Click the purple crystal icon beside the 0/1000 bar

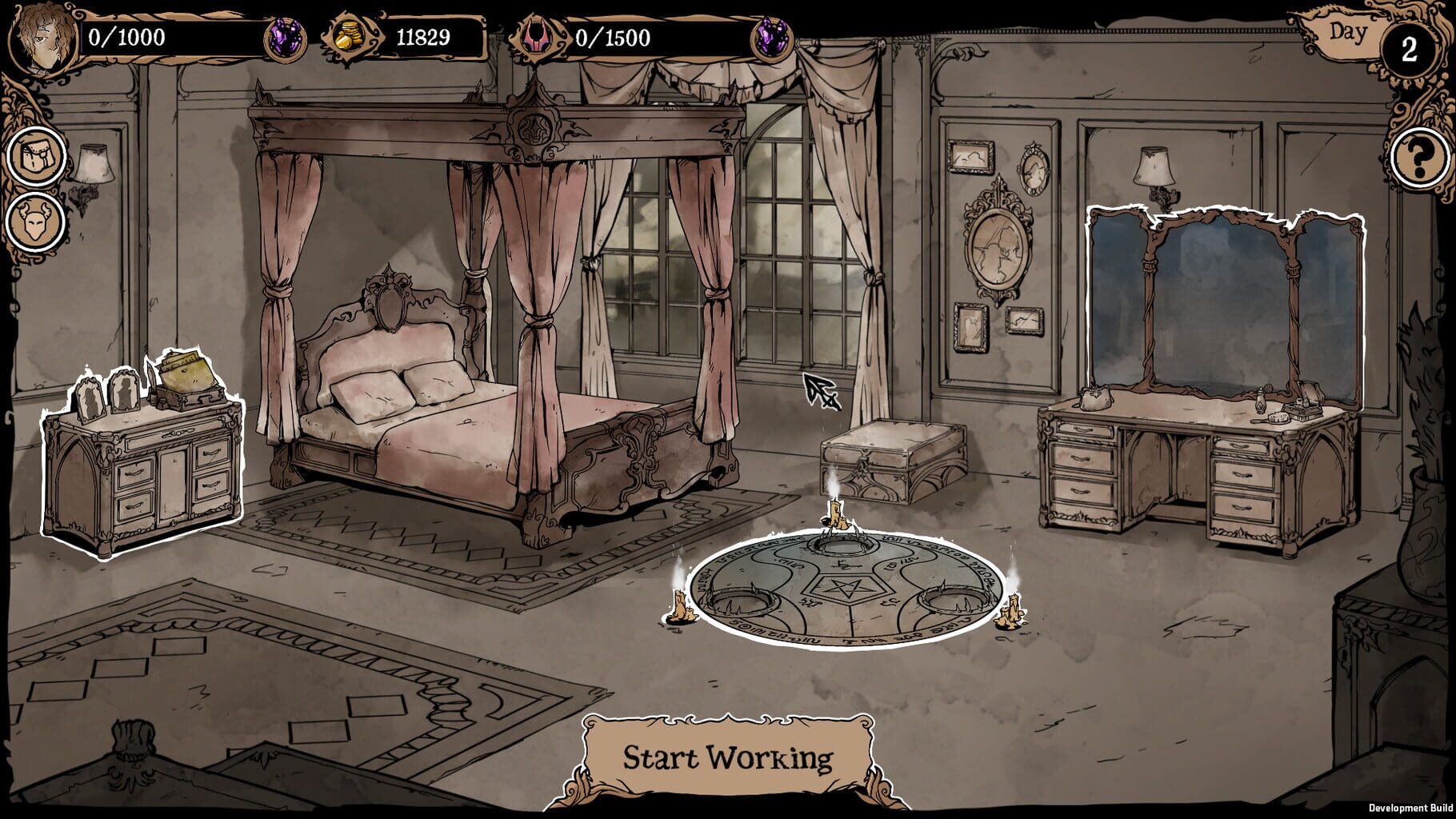[287, 36]
